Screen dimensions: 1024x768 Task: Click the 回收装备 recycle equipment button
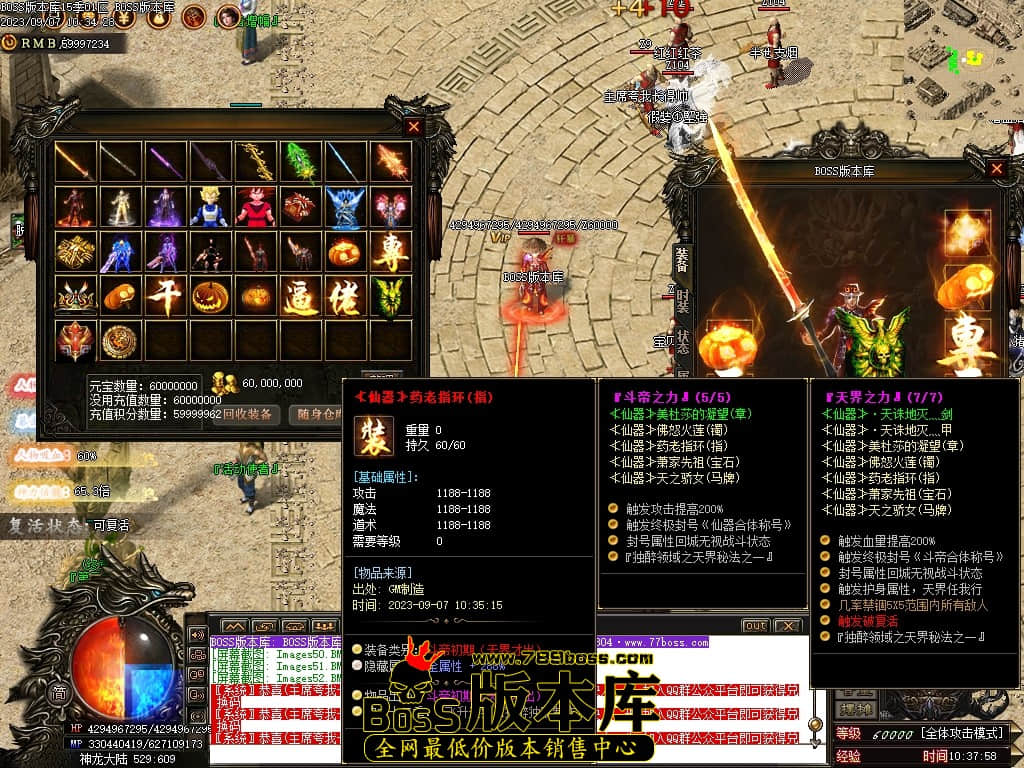pyautogui.click(x=249, y=414)
